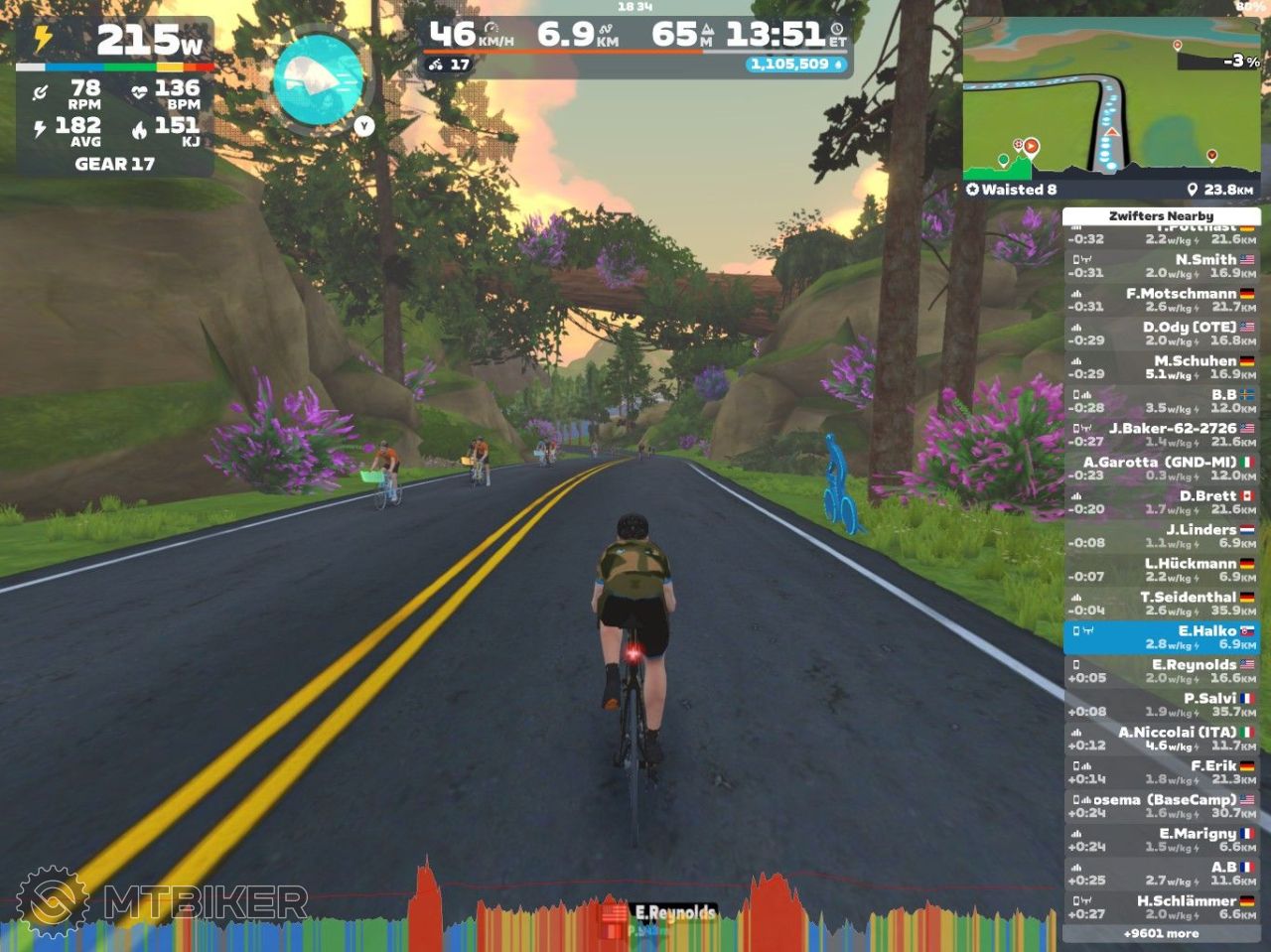Select the F.Erik rider row

pyautogui.click(x=1161, y=772)
